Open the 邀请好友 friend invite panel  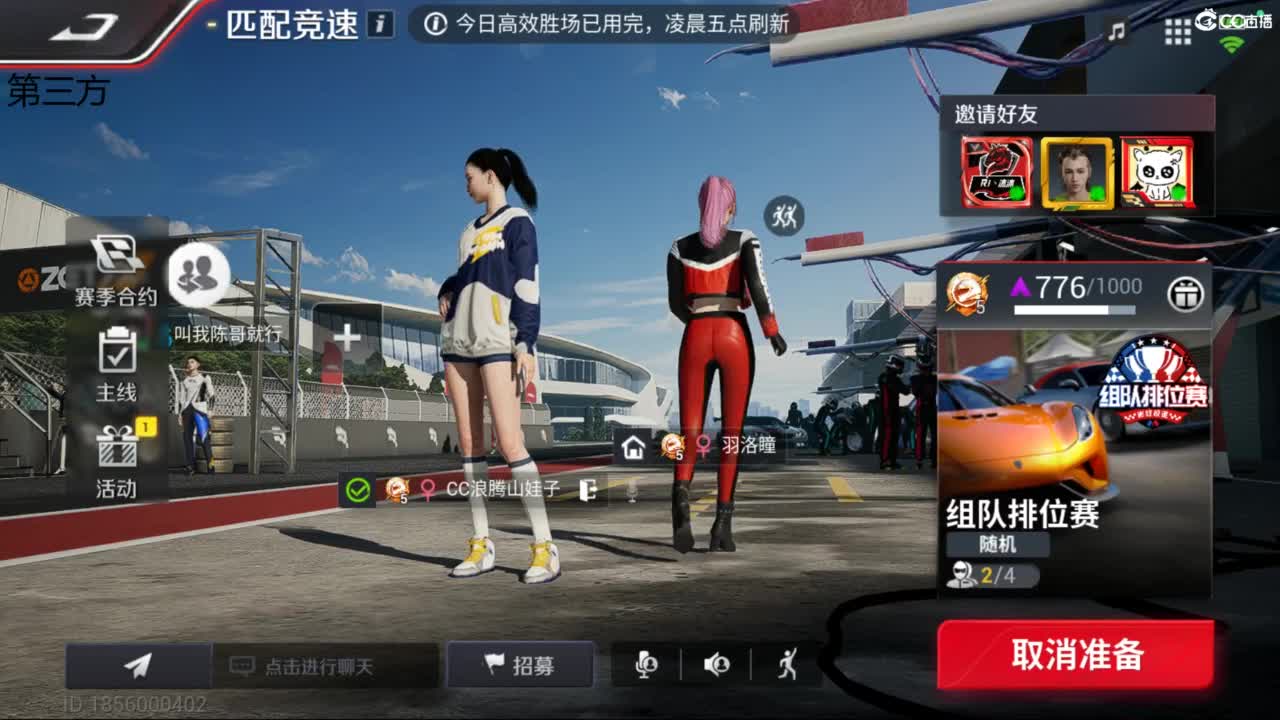coord(1075,160)
